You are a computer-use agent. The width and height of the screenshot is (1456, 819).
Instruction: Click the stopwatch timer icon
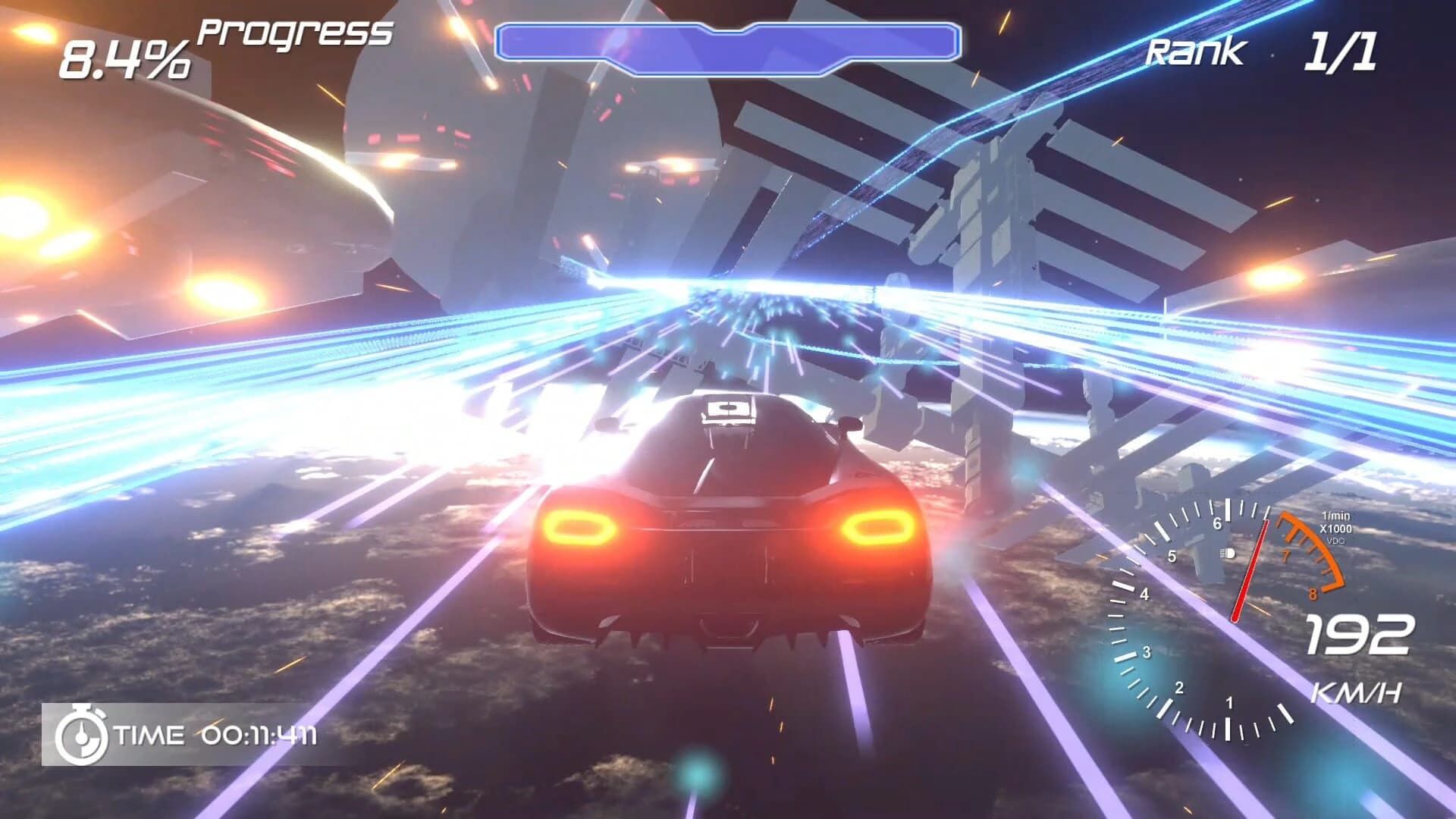coord(82,734)
